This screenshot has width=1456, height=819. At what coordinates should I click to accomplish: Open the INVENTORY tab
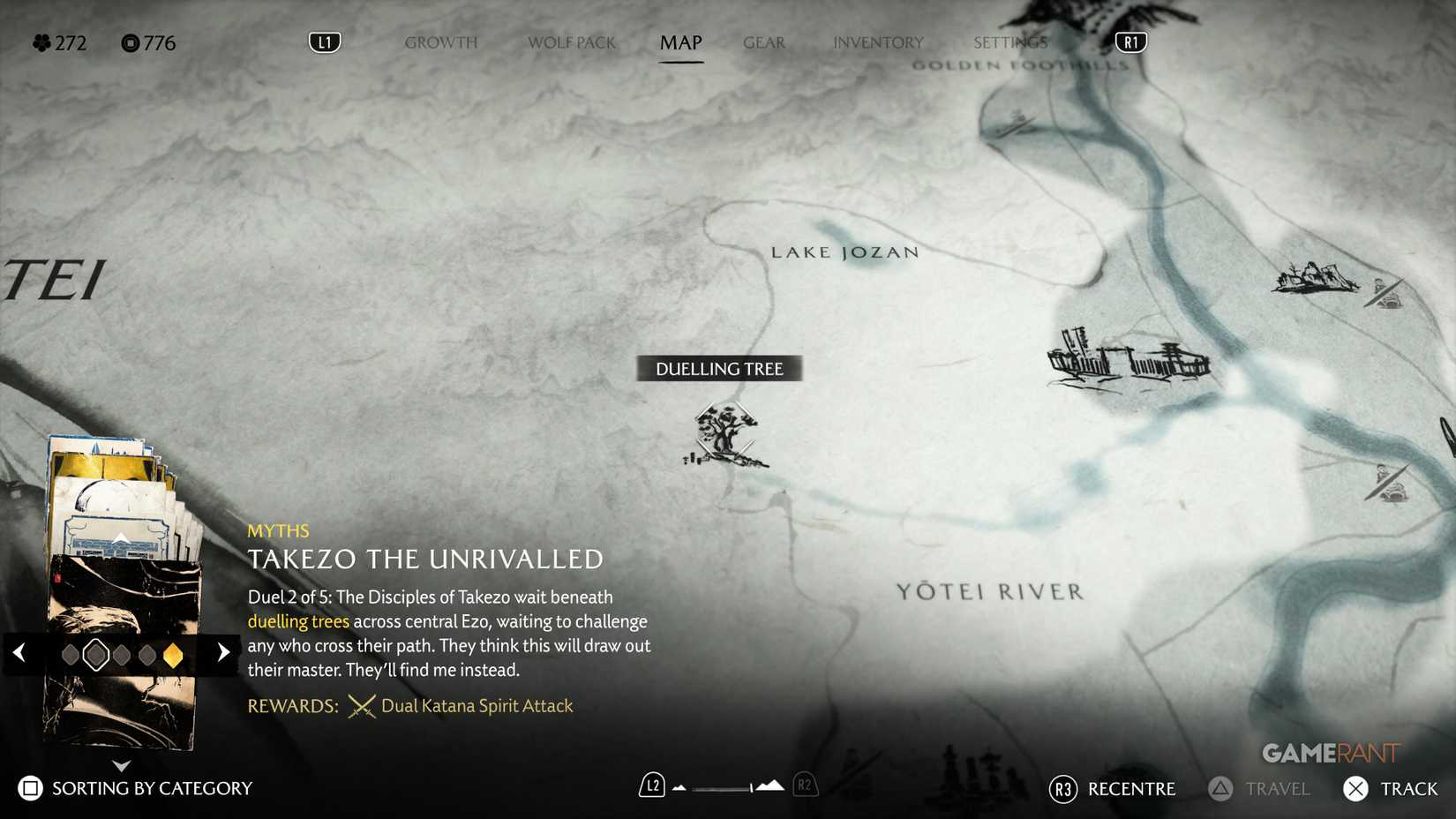pyautogui.click(x=877, y=41)
